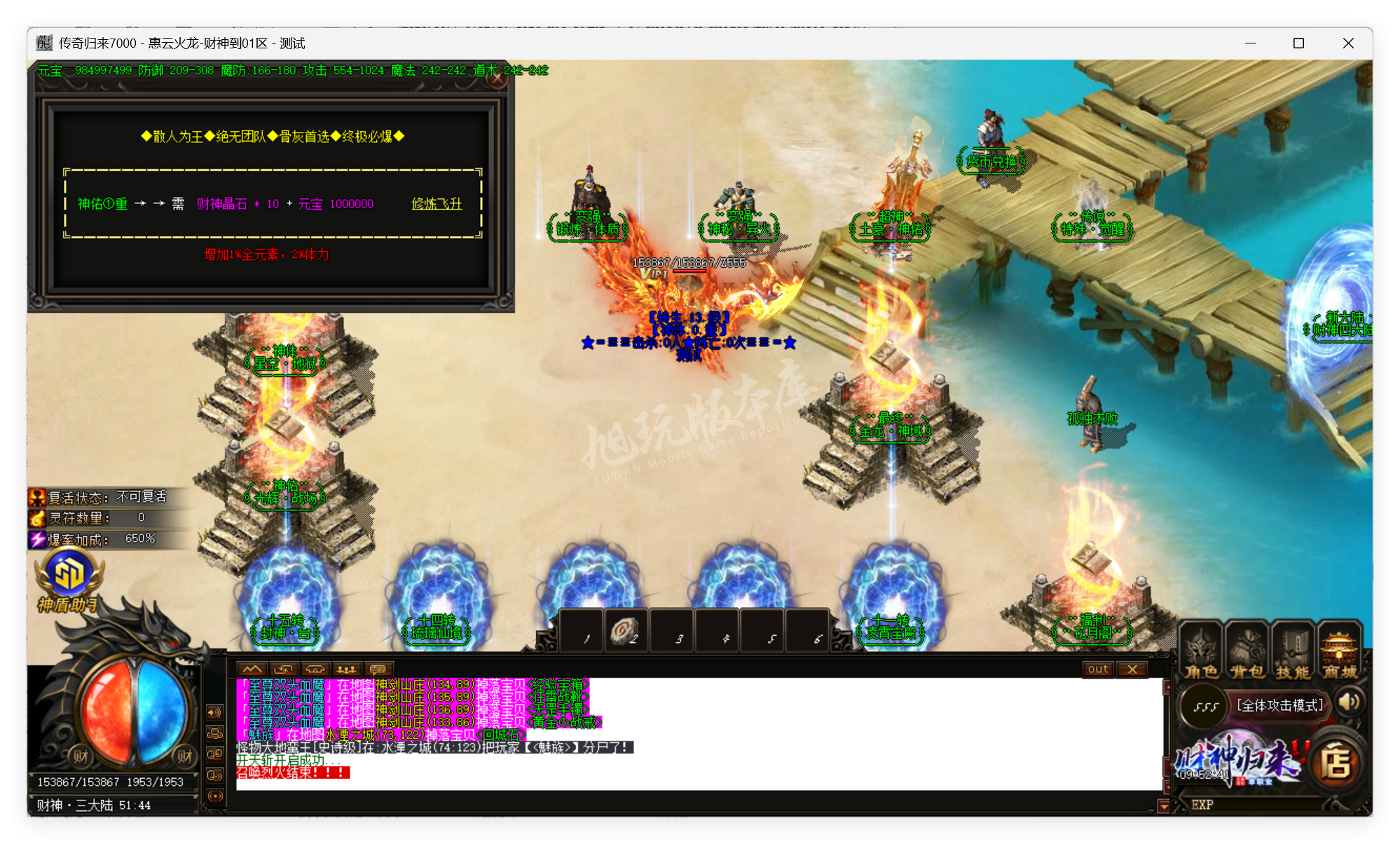Screen dimensions: 1400x844
Task: Click the EXP progress bar
Action: coord(1261,805)
